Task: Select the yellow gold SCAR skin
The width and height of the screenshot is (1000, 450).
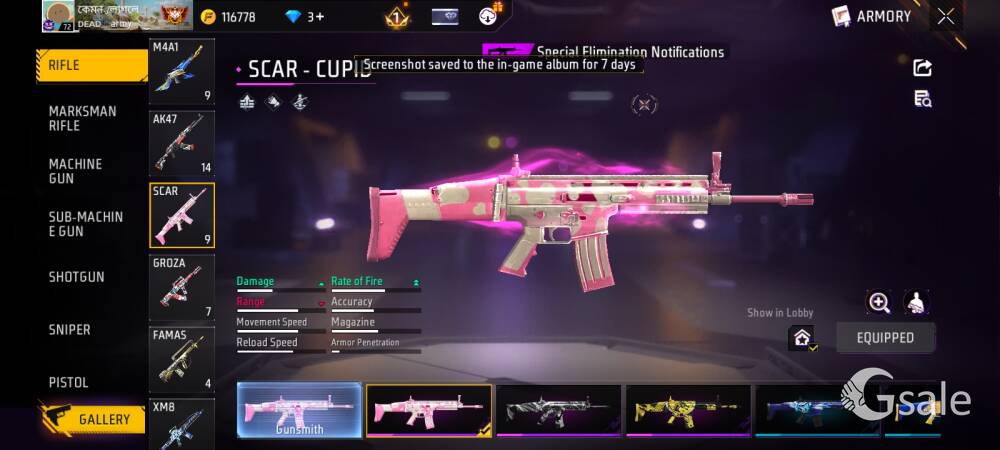Action: click(x=688, y=410)
